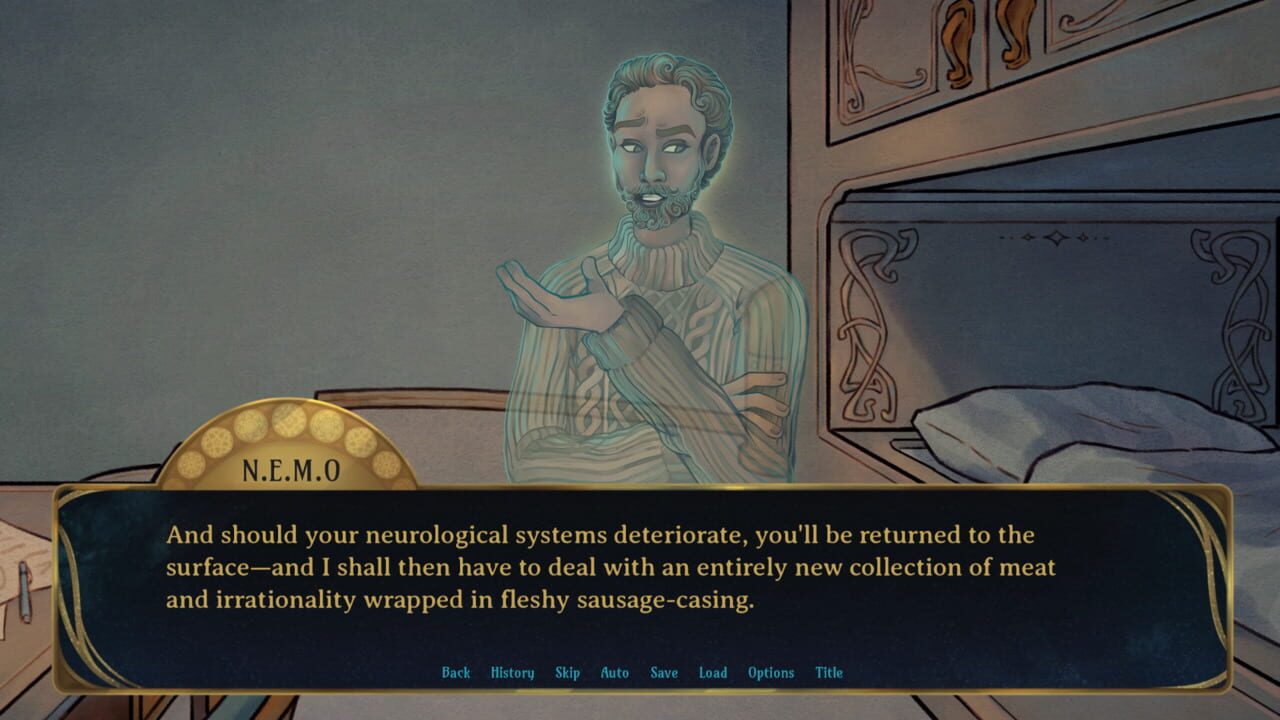The width and height of the screenshot is (1280, 720).
Task: Save your current game progress
Action: [x=663, y=673]
